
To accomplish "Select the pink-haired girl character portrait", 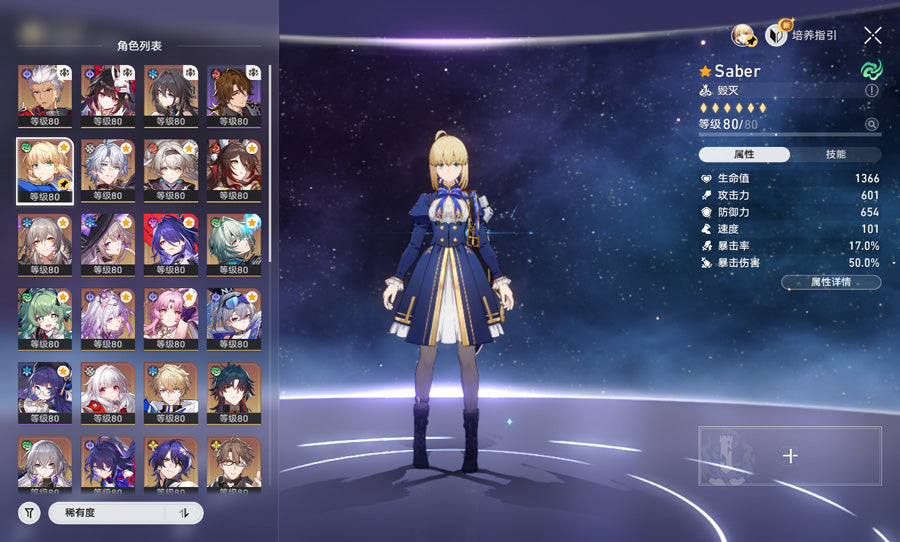I will click(170, 317).
